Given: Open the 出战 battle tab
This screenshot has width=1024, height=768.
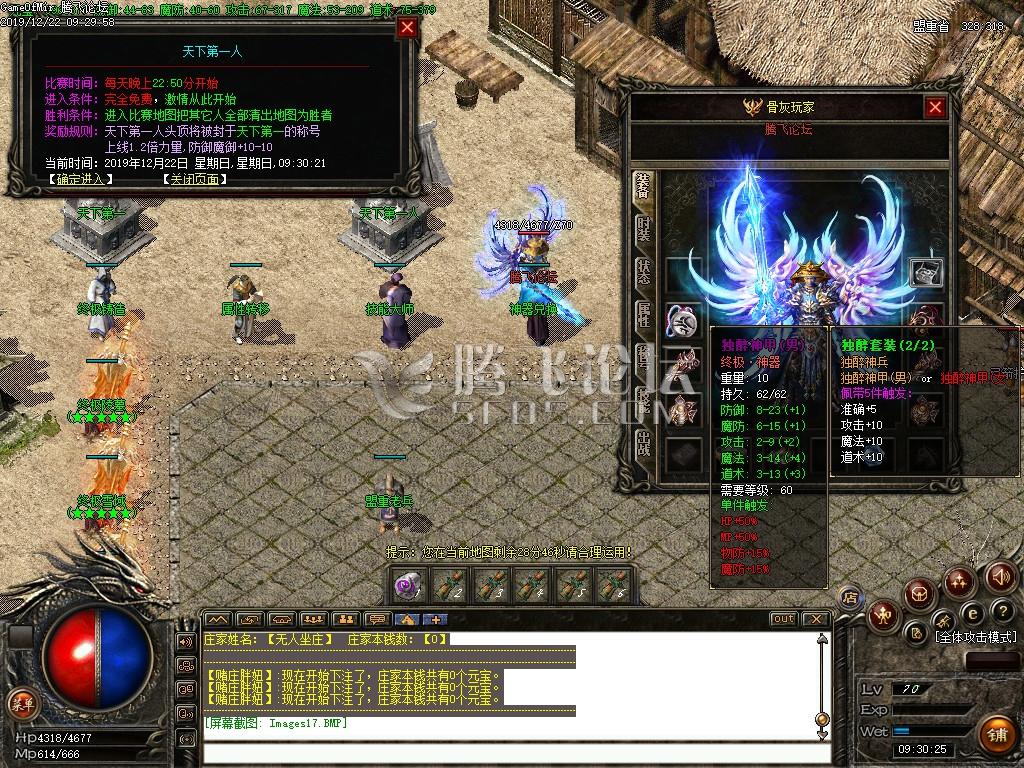Looking at the screenshot, I should pyautogui.click(x=643, y=443).
